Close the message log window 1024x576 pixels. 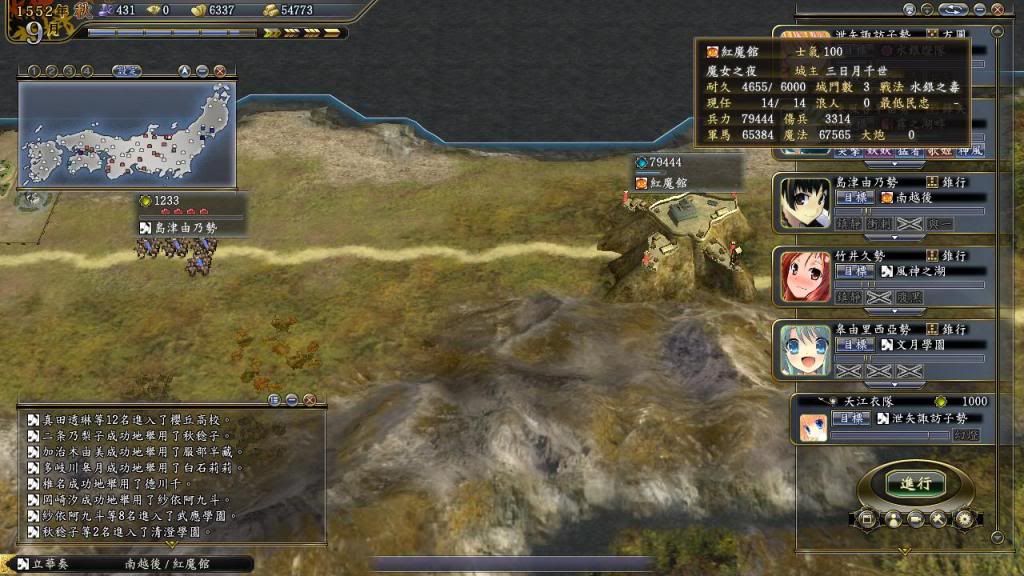pyautogui.click(x=309, y=399)
